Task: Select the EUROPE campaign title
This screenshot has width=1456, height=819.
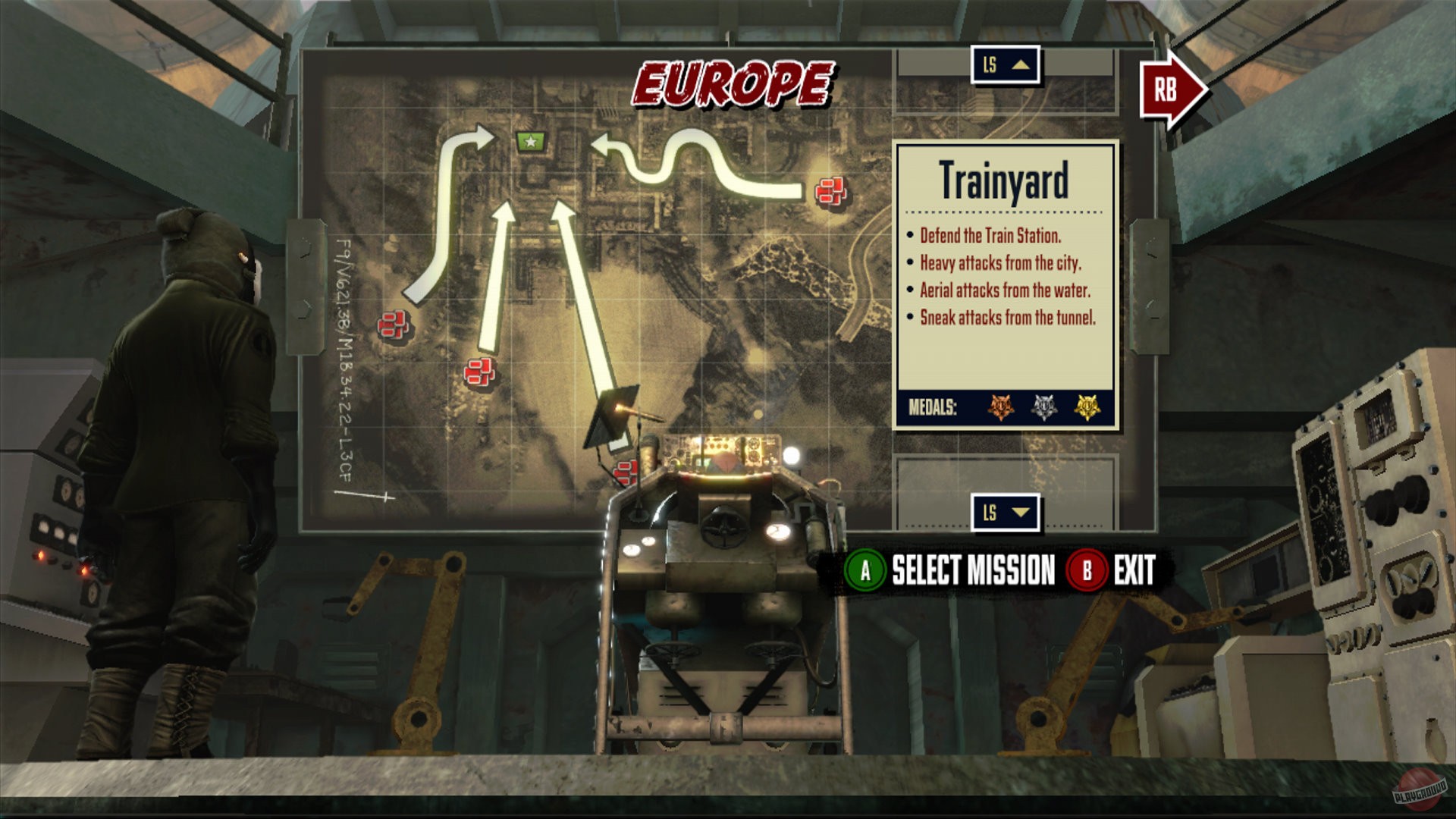Action: [x=732, y=83]
